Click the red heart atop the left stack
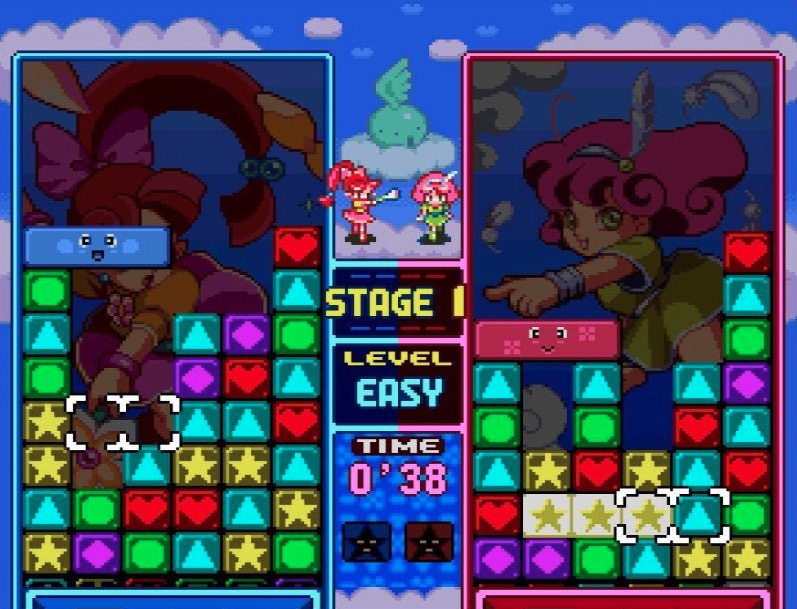Viewport: 797px width, 609px height. [297, 246]
